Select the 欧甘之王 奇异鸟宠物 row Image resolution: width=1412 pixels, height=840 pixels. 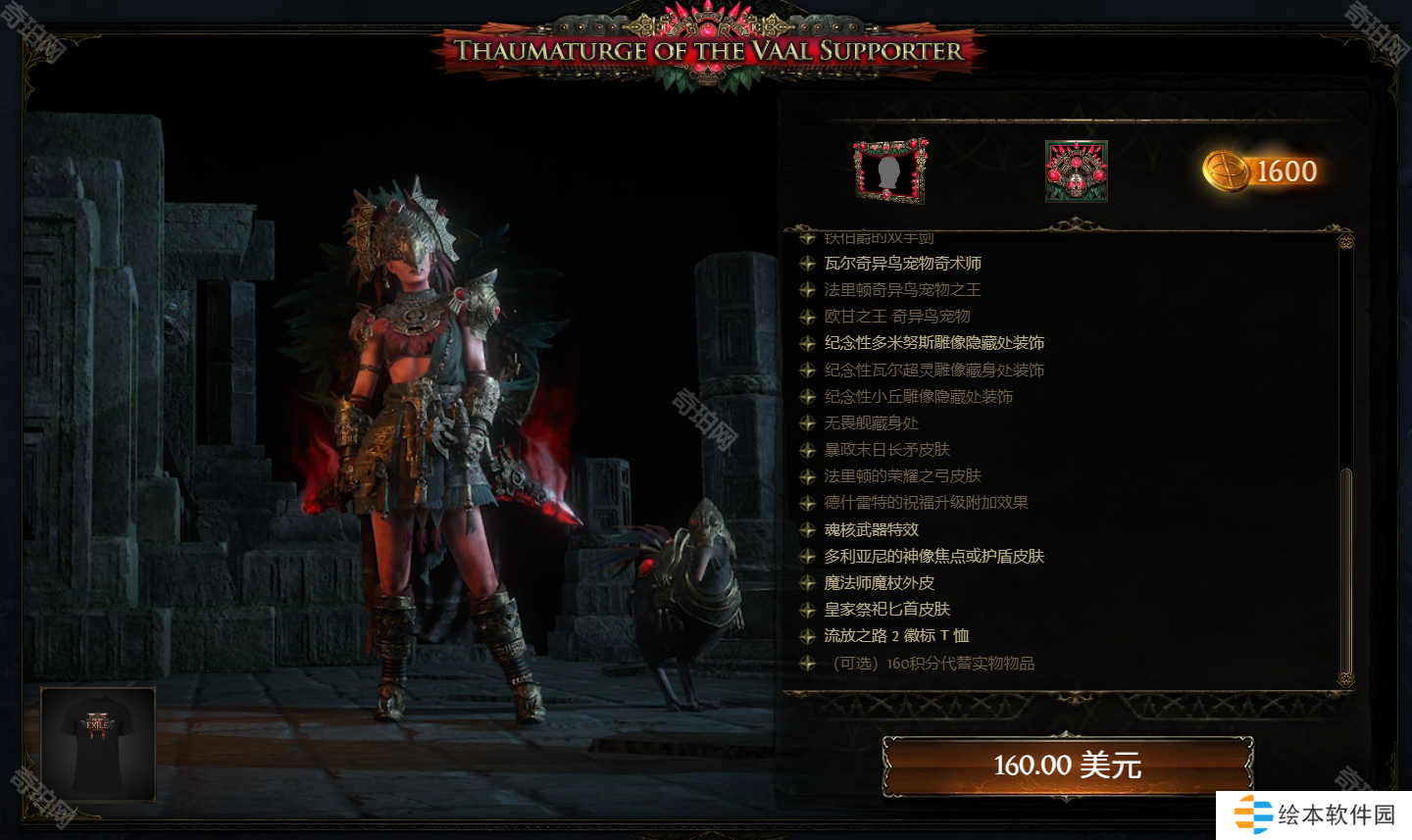click(896, 317)
